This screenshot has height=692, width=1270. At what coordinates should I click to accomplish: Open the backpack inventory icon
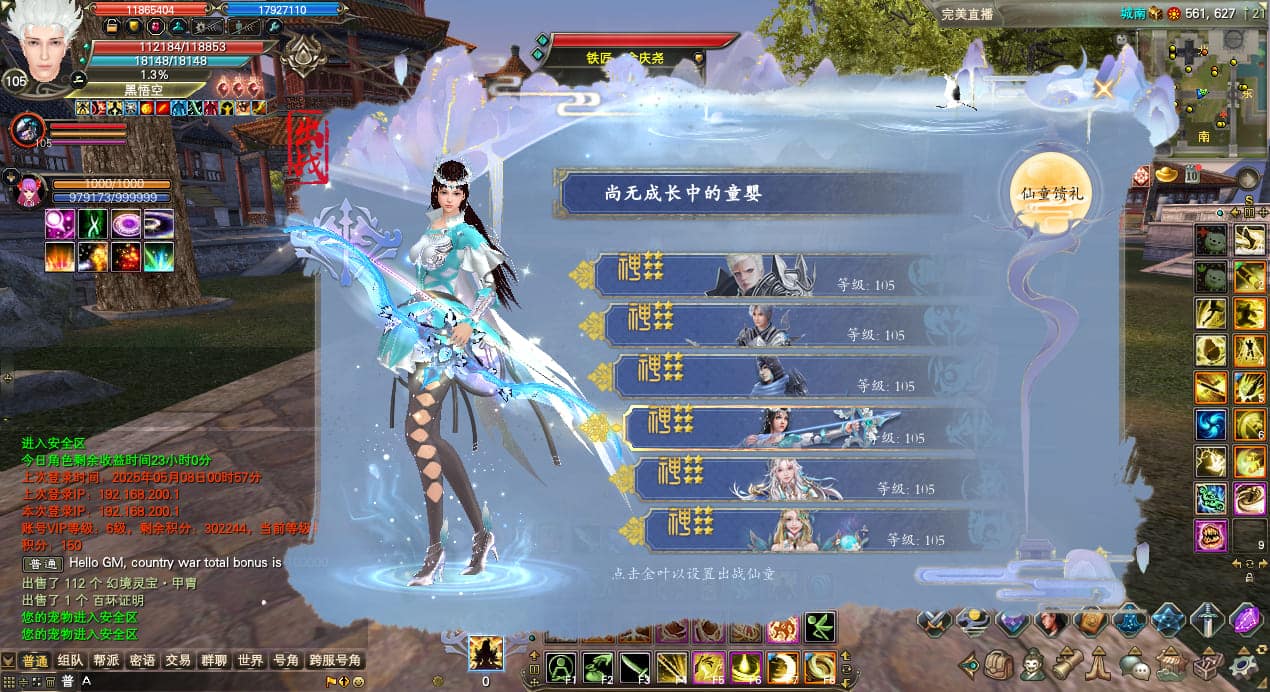tap(998, 663)
